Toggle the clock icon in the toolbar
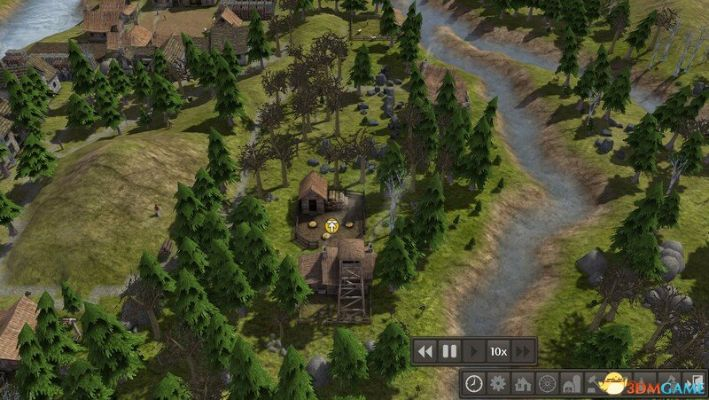 pos(473,383)
